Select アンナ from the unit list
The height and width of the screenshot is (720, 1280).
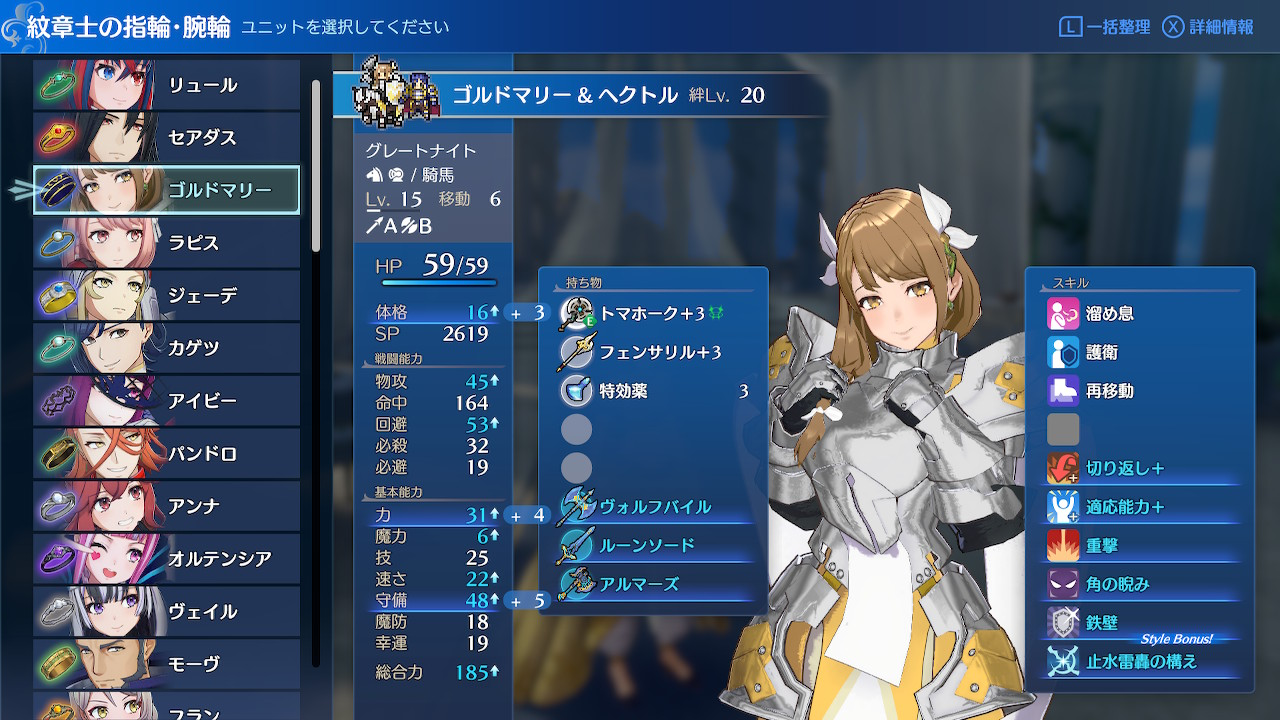click(167, 506)
